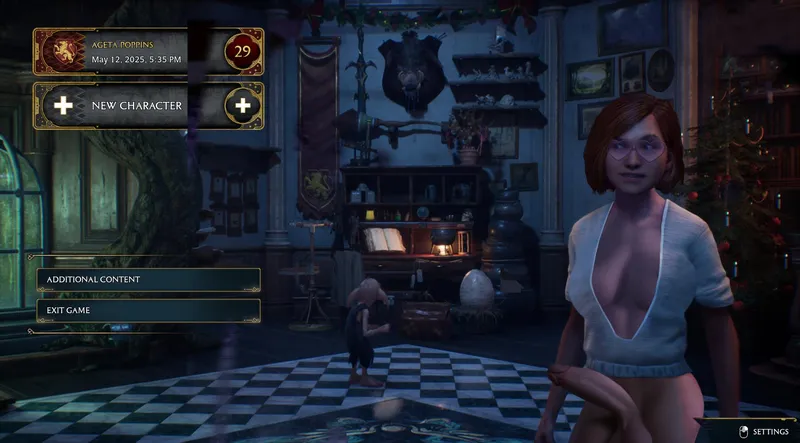Create a New Character
Viewport: 800px width, 443px height.
click(x=148, y=105)
